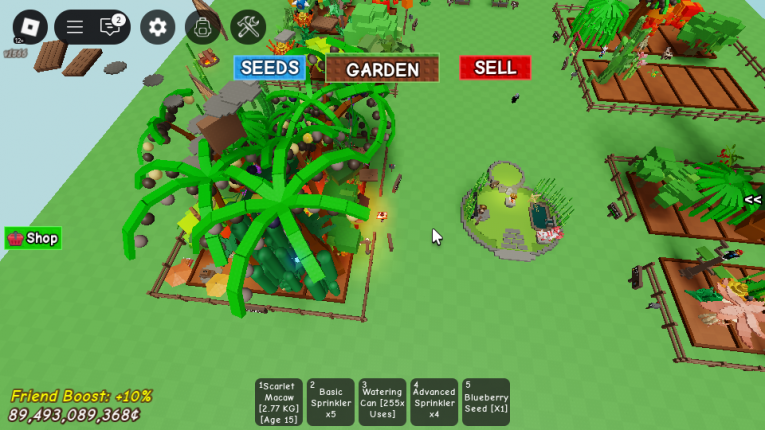Equip the Blueberry Seed hotbar slot
This screenshot has height=430, width=765.
[x=486, y=402]
